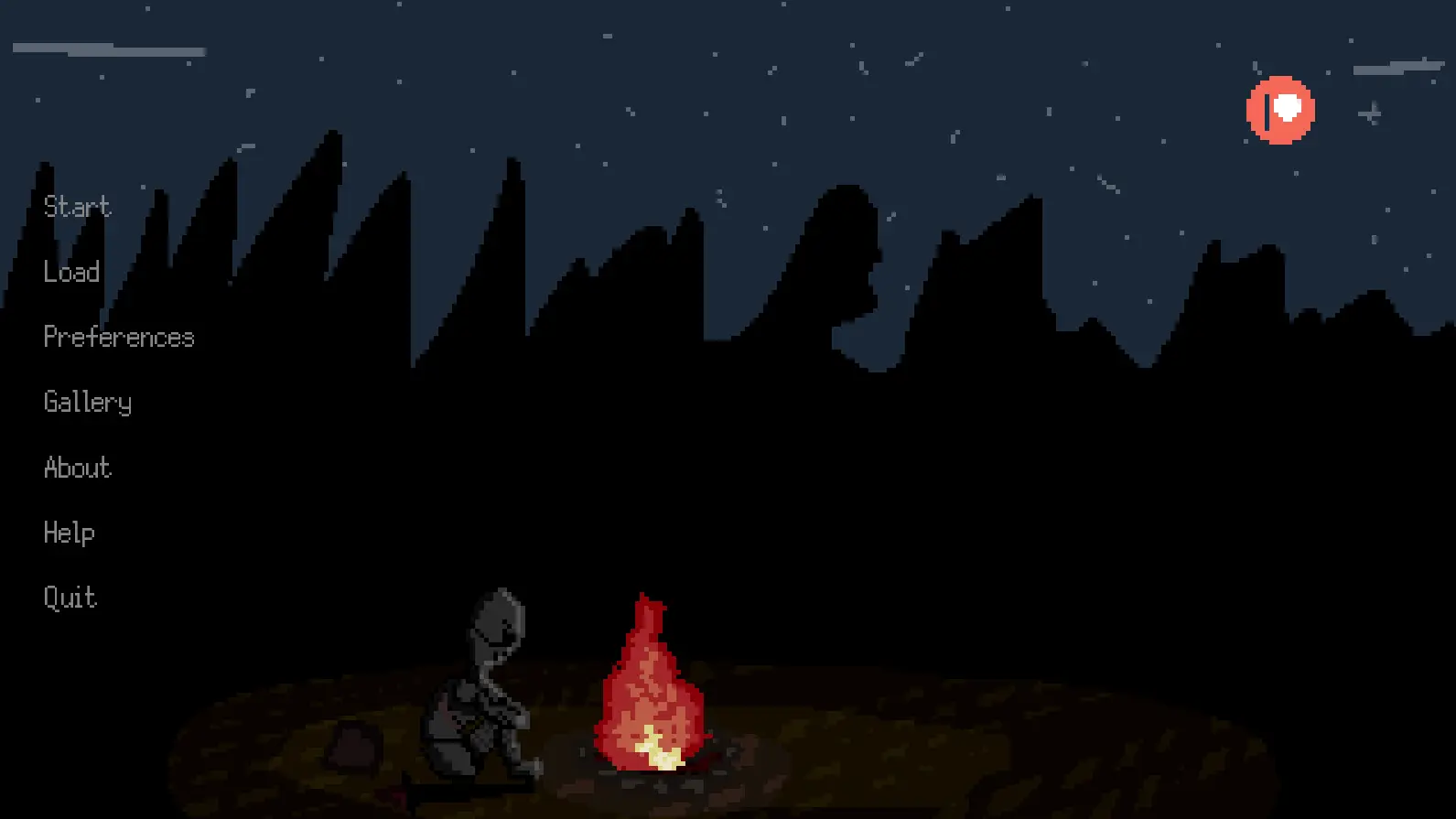
Task: Open the About page
Action: tap(77, 468)
